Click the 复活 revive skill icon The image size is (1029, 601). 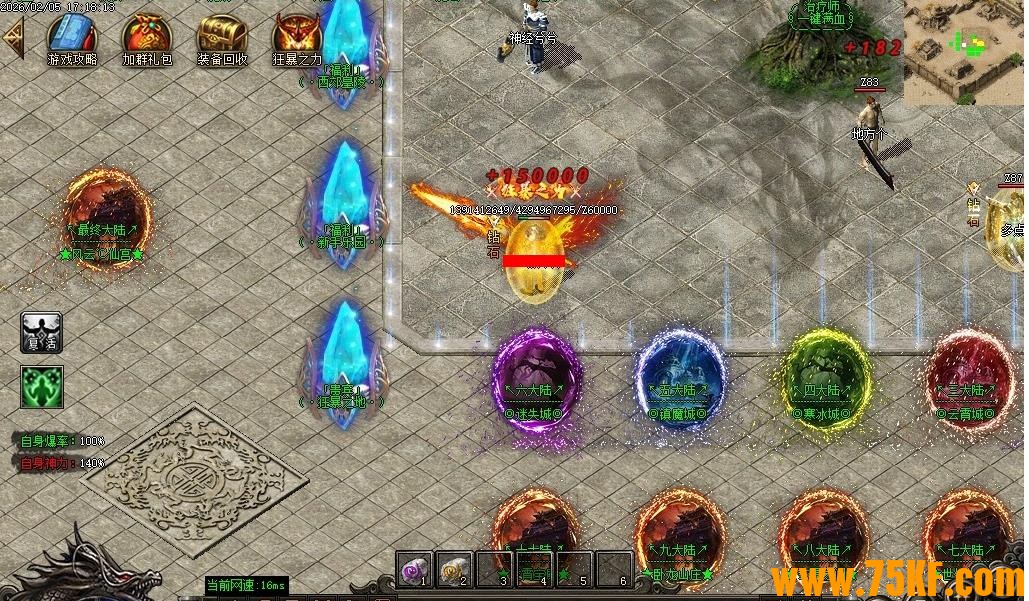click(42, 332)
